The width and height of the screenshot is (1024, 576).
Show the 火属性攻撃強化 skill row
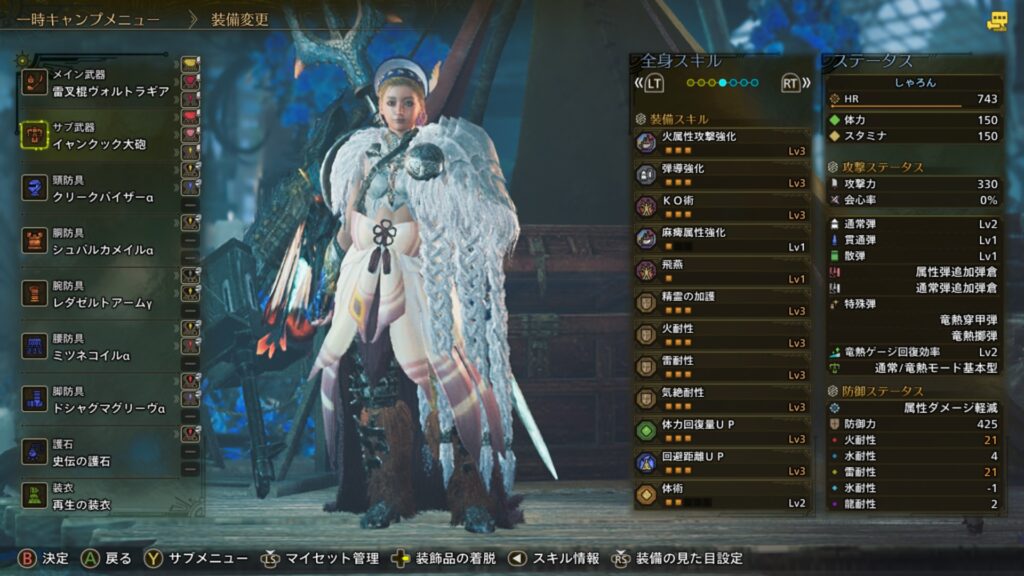(x=721, y=143)
